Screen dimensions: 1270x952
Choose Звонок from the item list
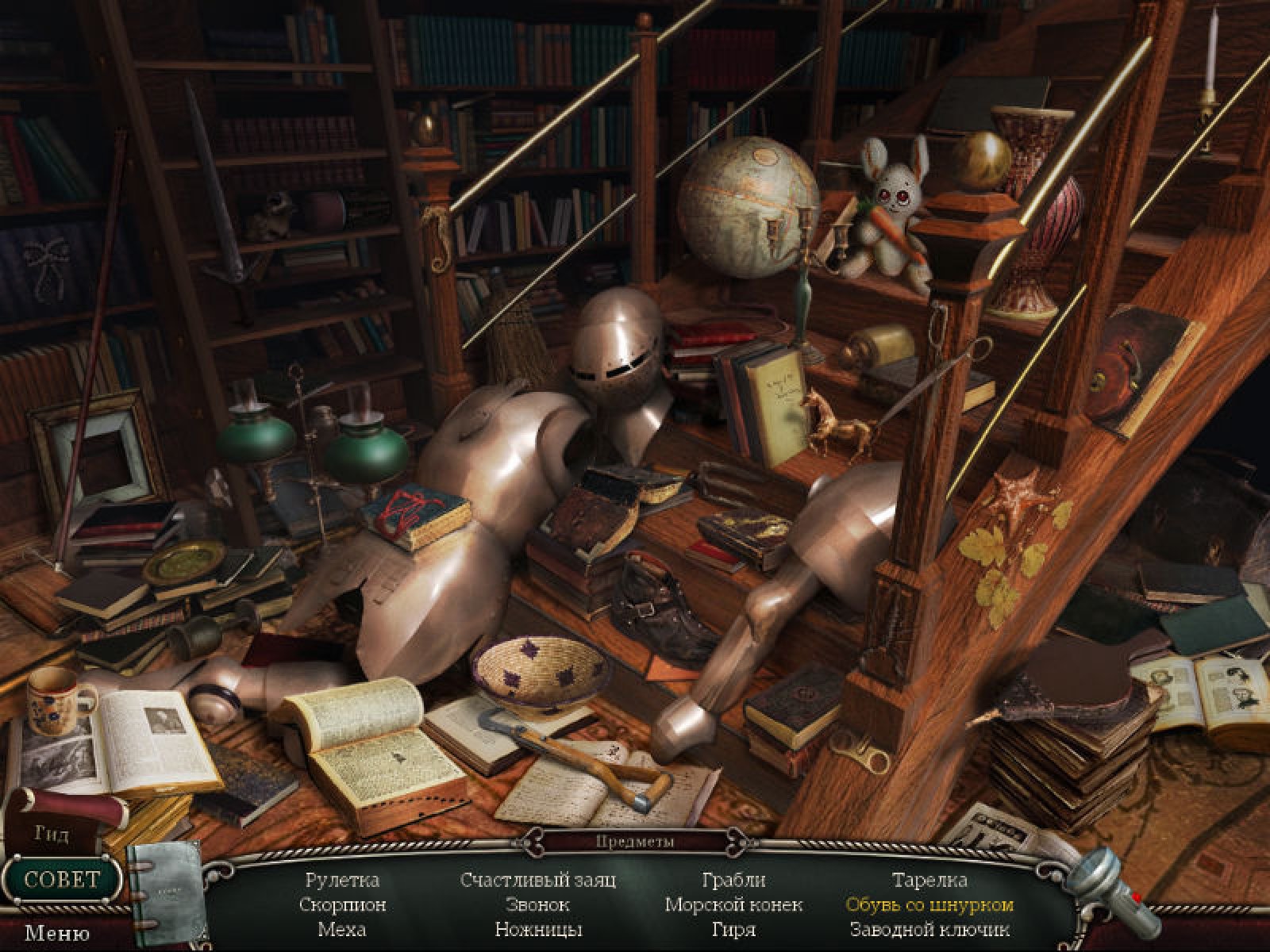click(538, 904)
